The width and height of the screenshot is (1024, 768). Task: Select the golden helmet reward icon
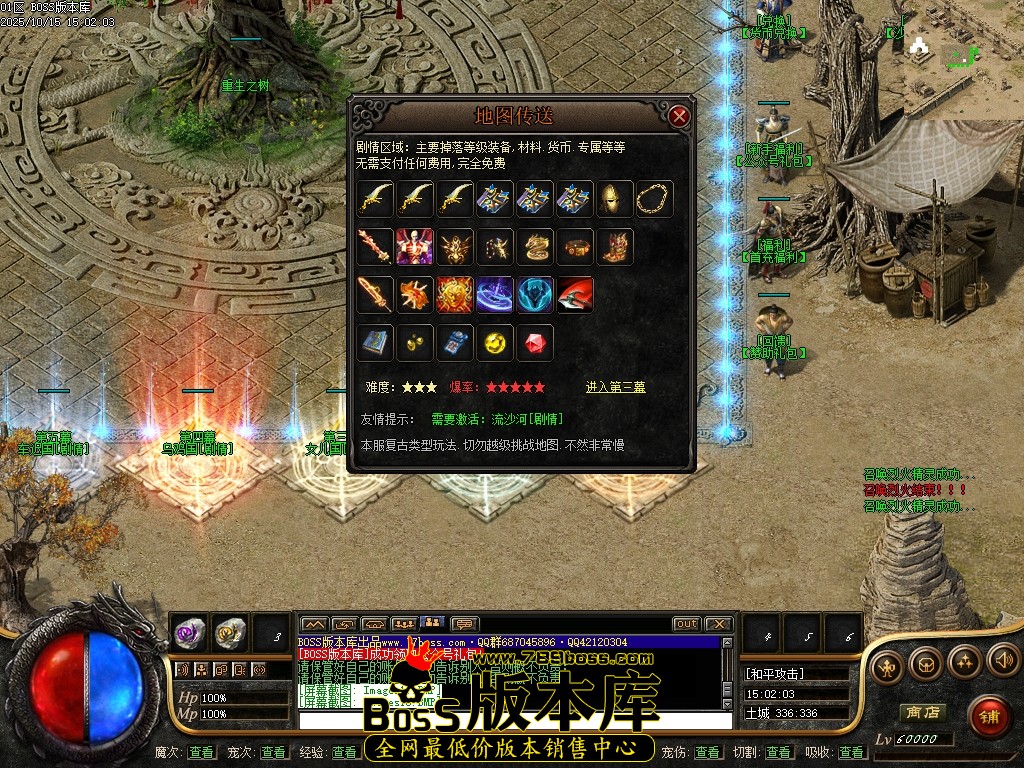coord(615,199)
